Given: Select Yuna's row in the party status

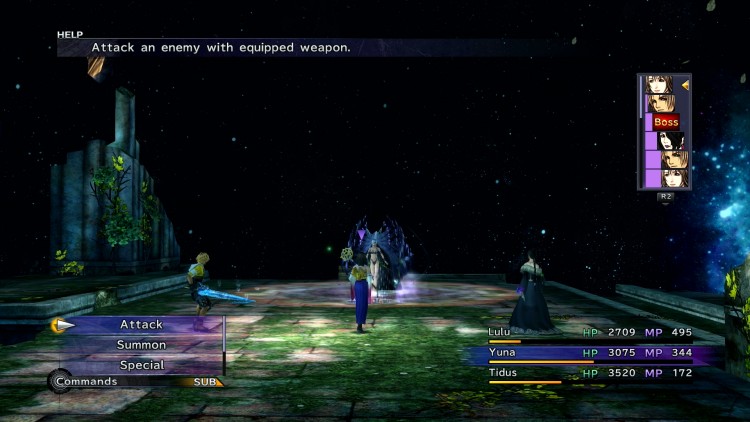Looking at the screenshot, I should tap(590, 353).
